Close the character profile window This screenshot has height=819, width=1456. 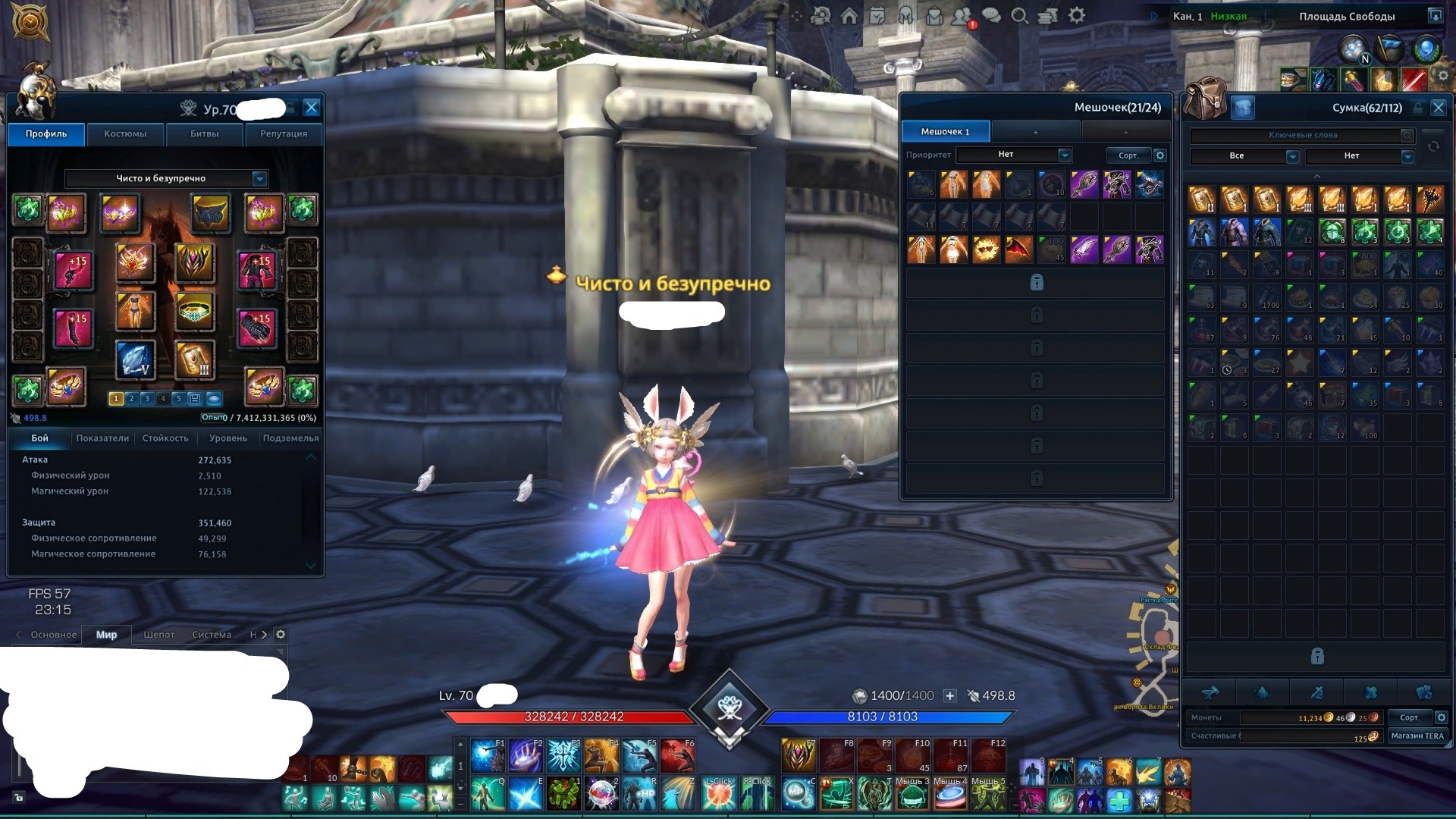311,108
